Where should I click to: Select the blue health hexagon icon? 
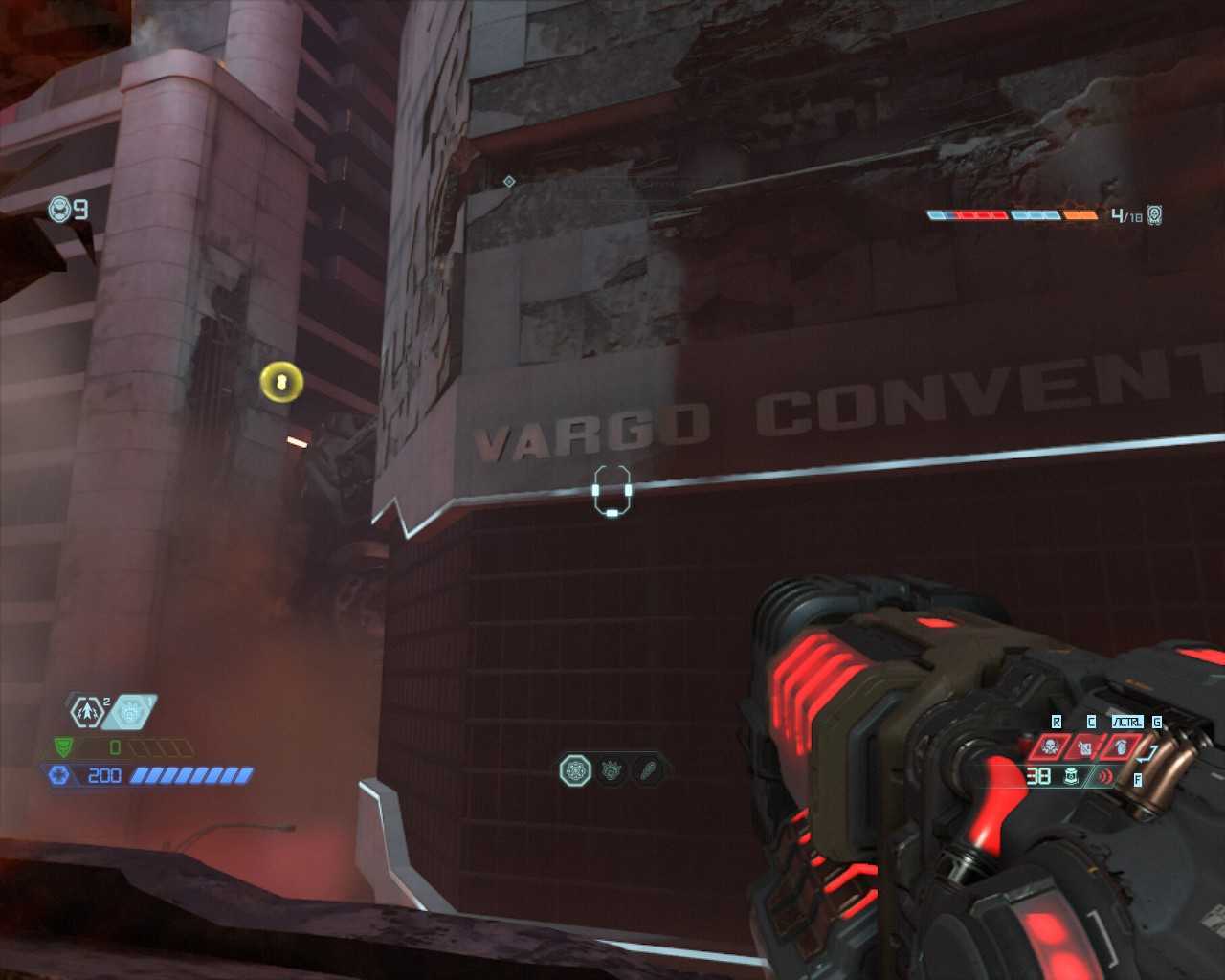click(59, 775)
